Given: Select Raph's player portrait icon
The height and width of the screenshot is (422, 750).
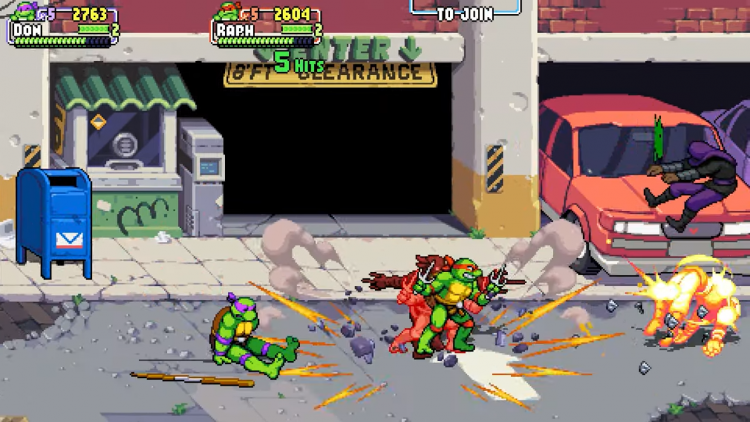Looking at the screenshot, I should (228, 13).
